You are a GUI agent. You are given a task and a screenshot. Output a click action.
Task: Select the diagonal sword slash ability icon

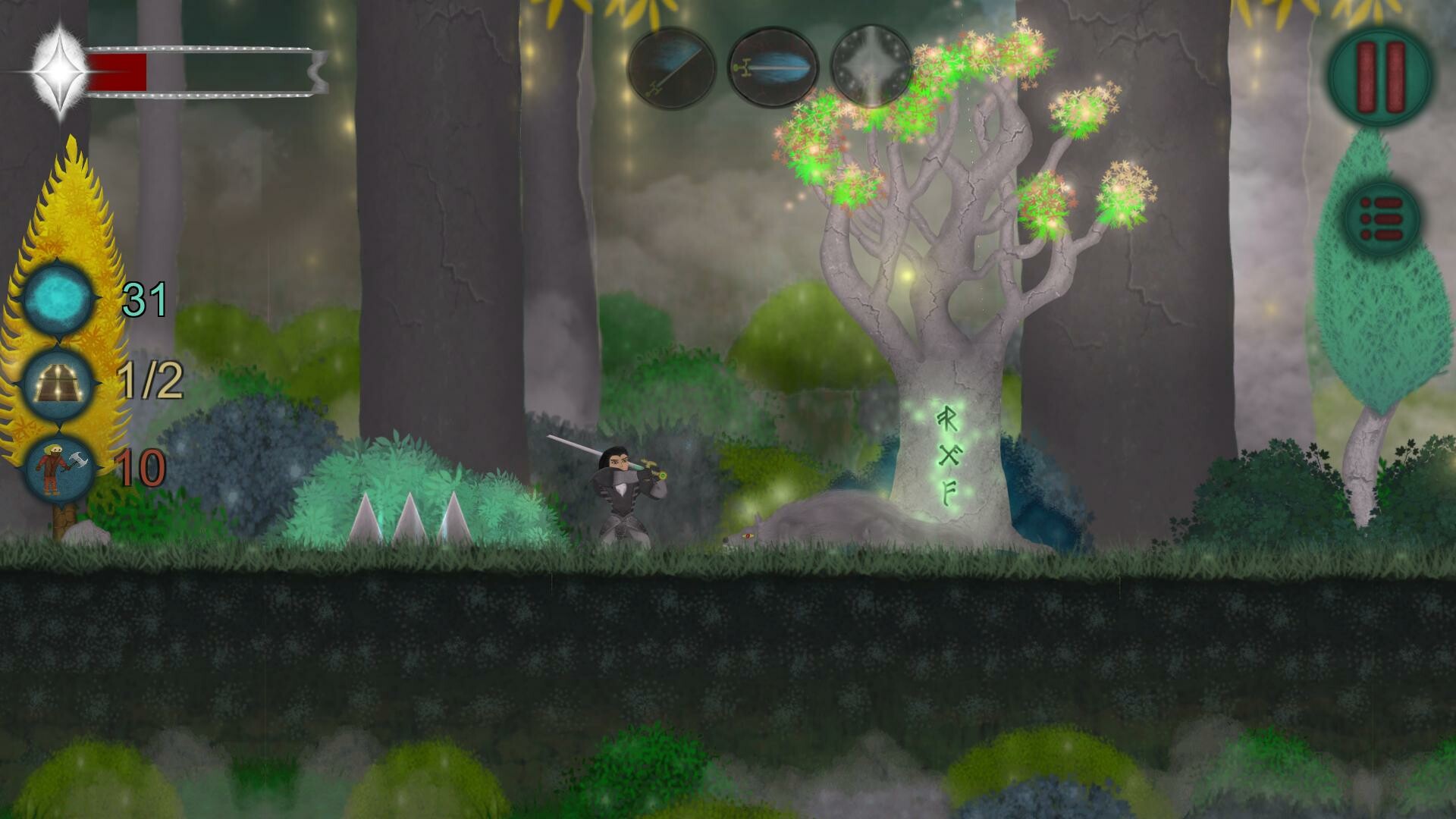(x=672, y=67)
